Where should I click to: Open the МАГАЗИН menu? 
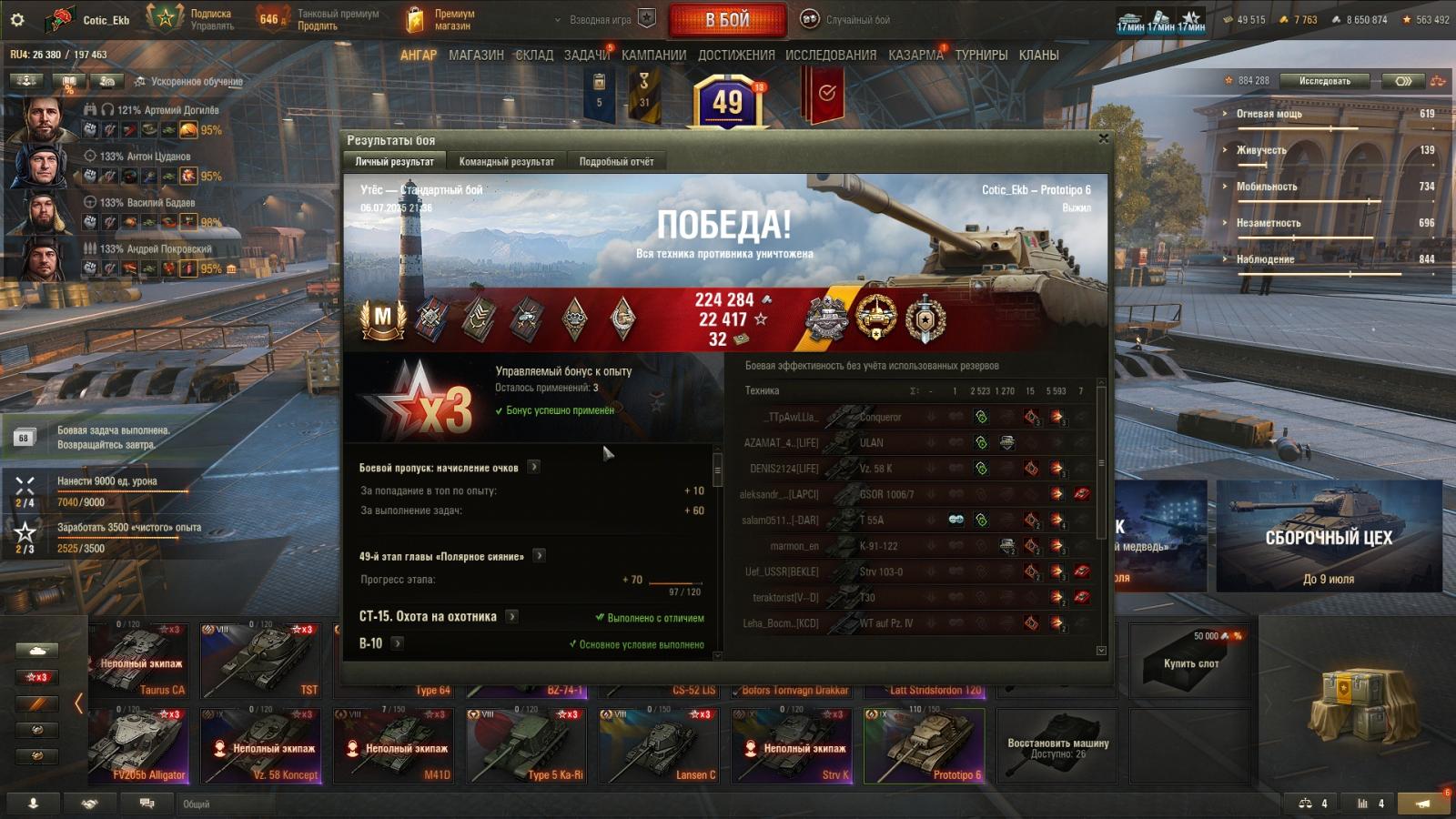coord(476,55)
